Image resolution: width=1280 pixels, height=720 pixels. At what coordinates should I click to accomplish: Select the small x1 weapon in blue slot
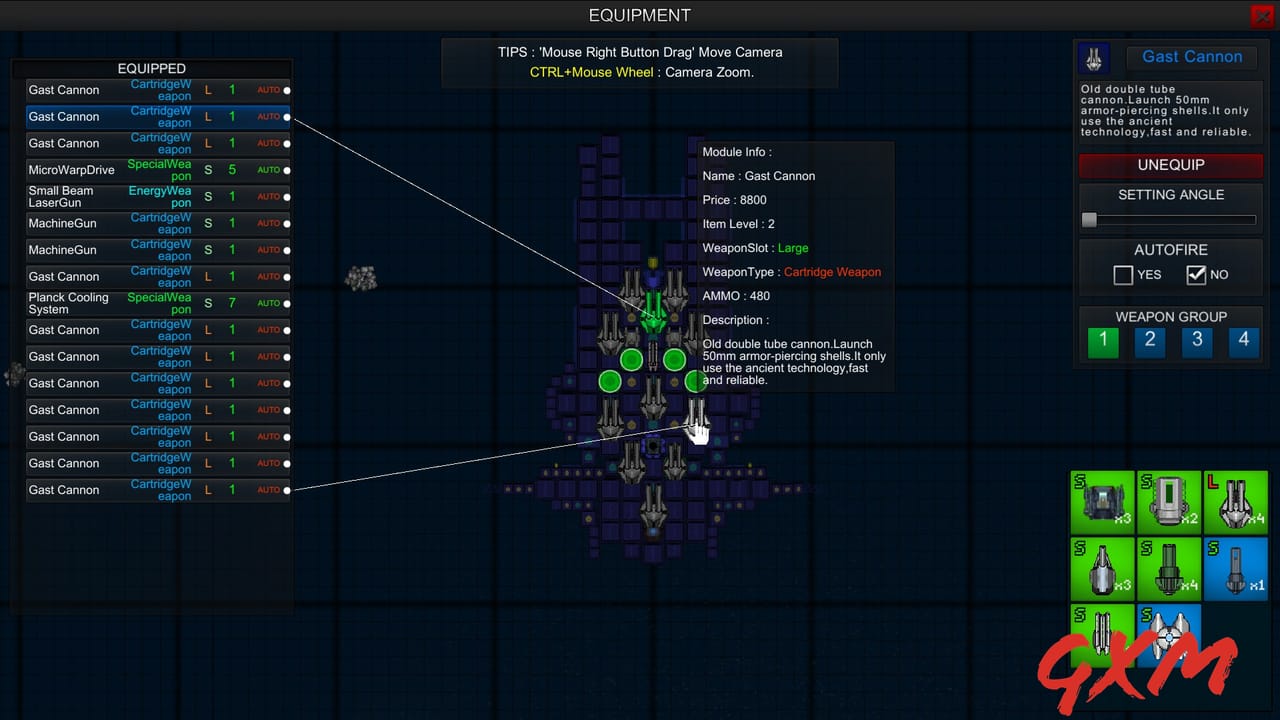coord(1236,570)
